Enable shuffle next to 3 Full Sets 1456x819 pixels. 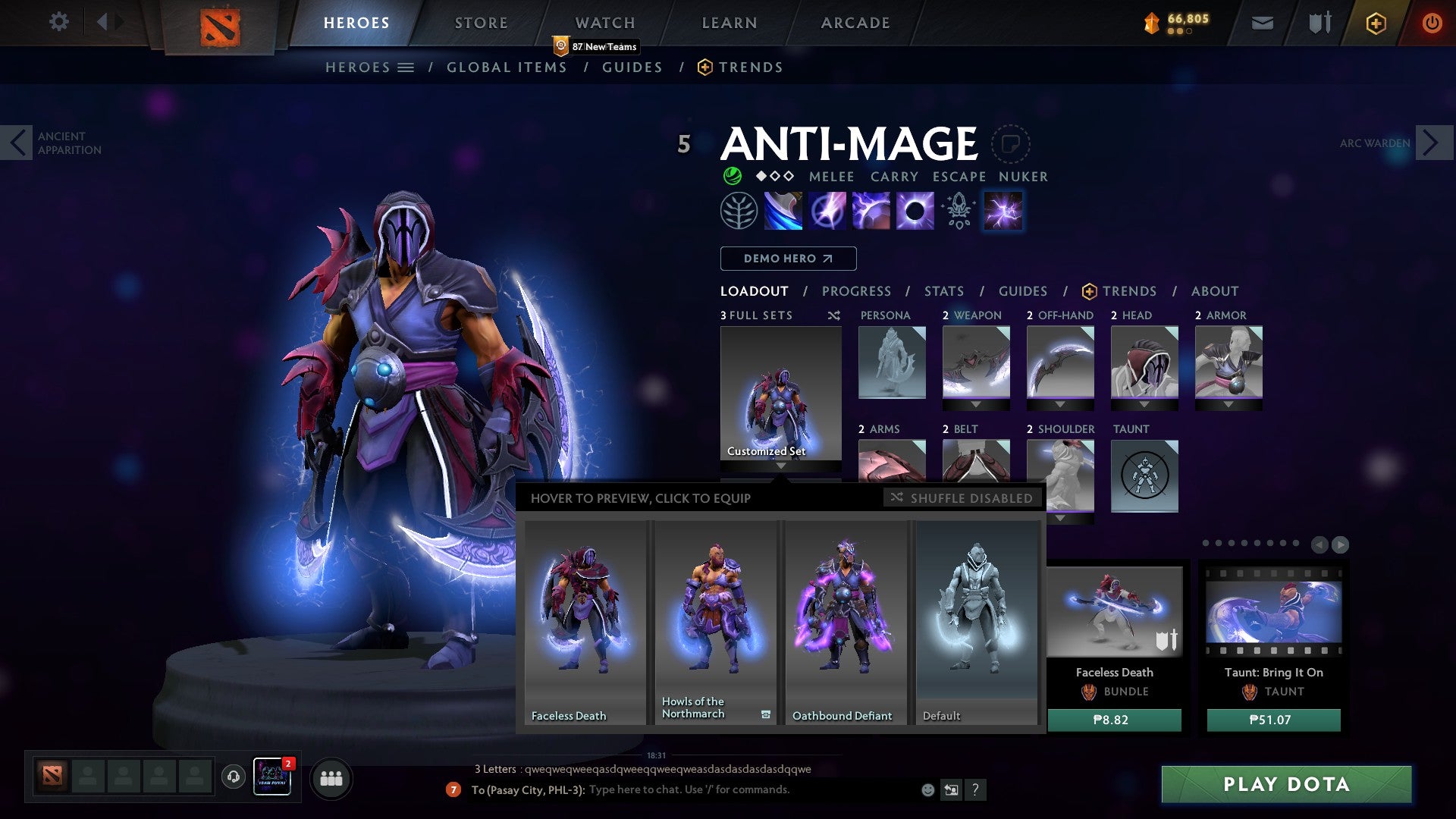click(834, 315)
